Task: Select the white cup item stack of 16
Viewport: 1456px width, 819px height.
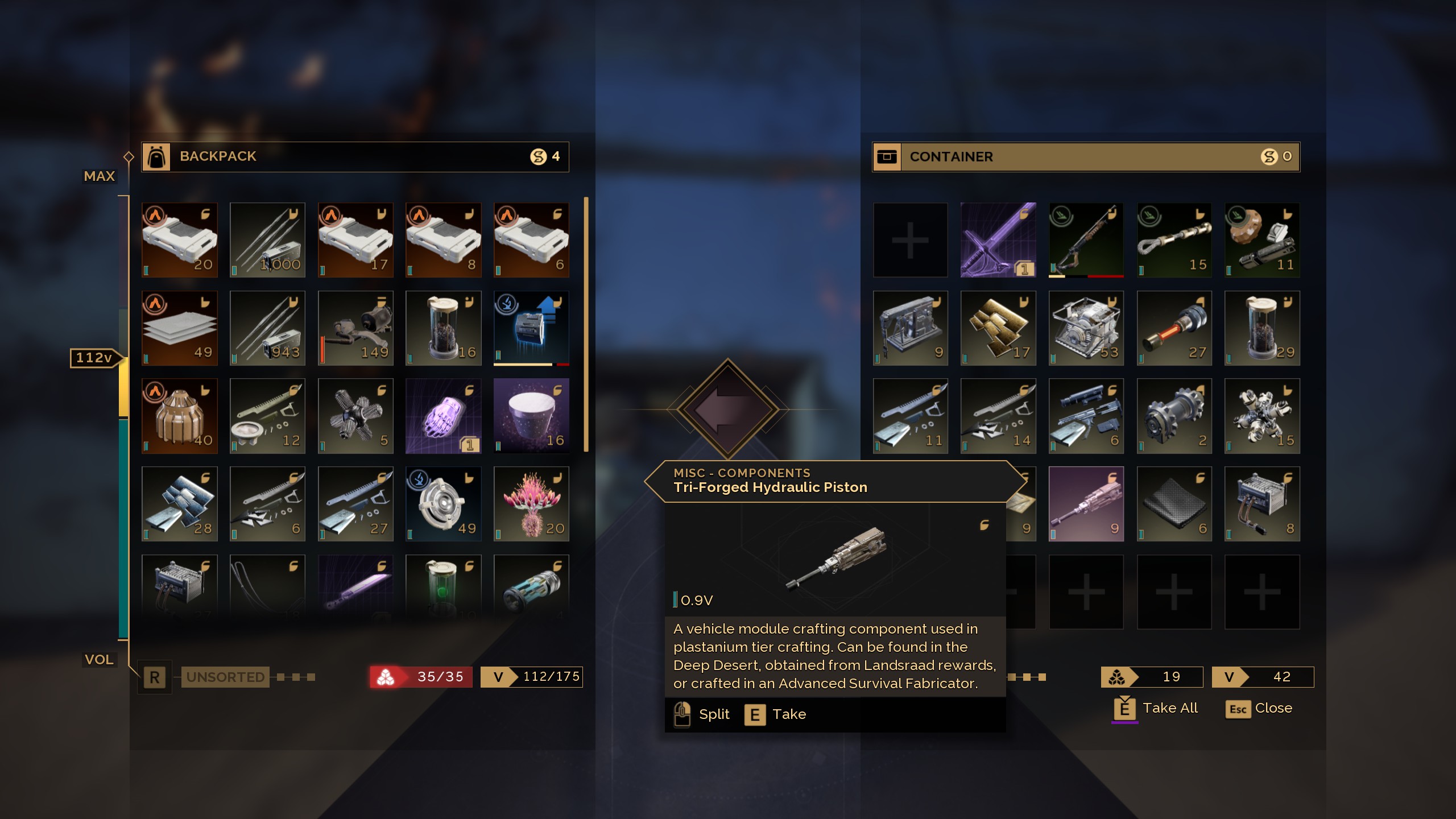Action: pos(531,416)
